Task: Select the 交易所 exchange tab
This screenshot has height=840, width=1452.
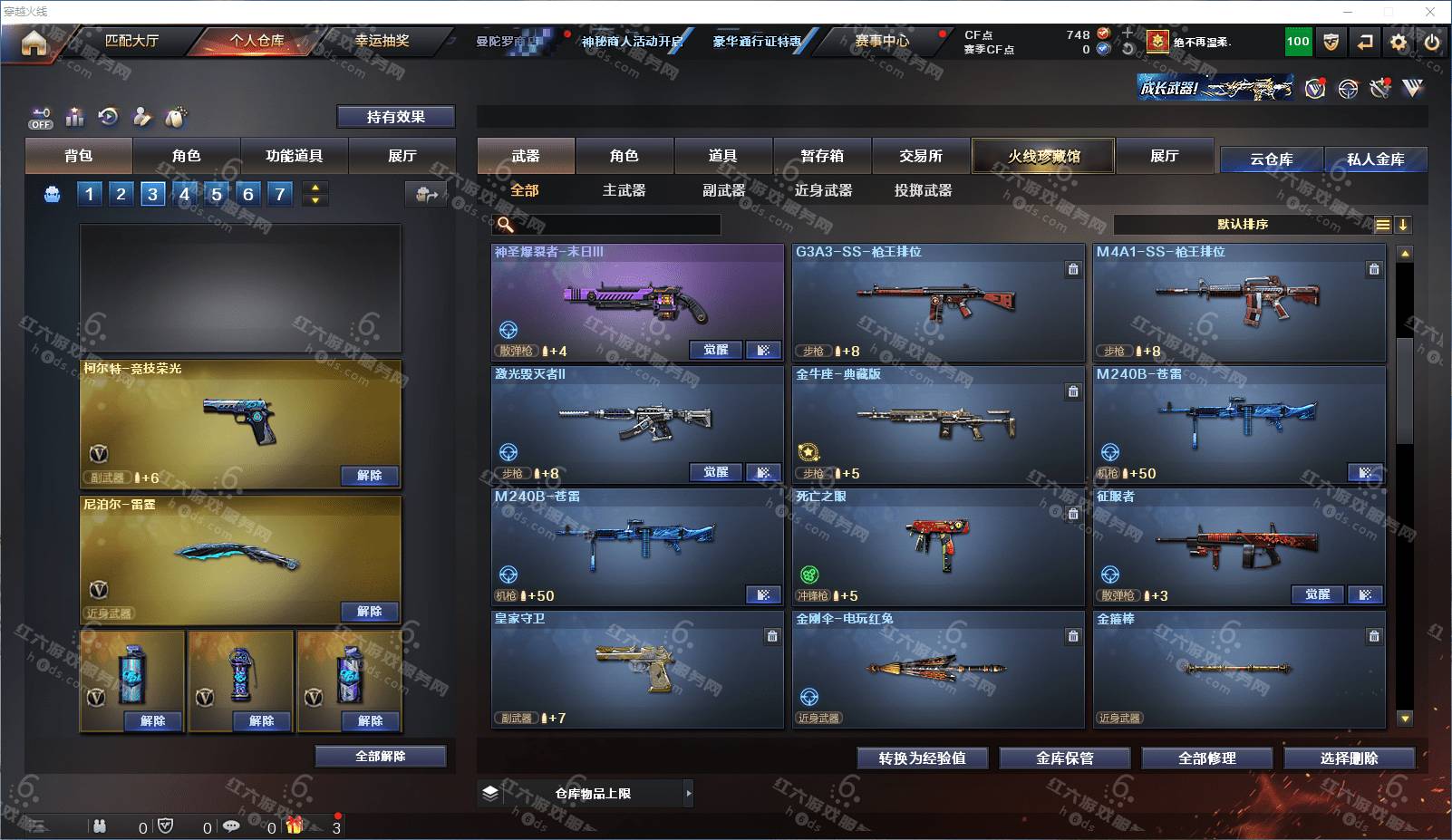Action: [921, 156]
